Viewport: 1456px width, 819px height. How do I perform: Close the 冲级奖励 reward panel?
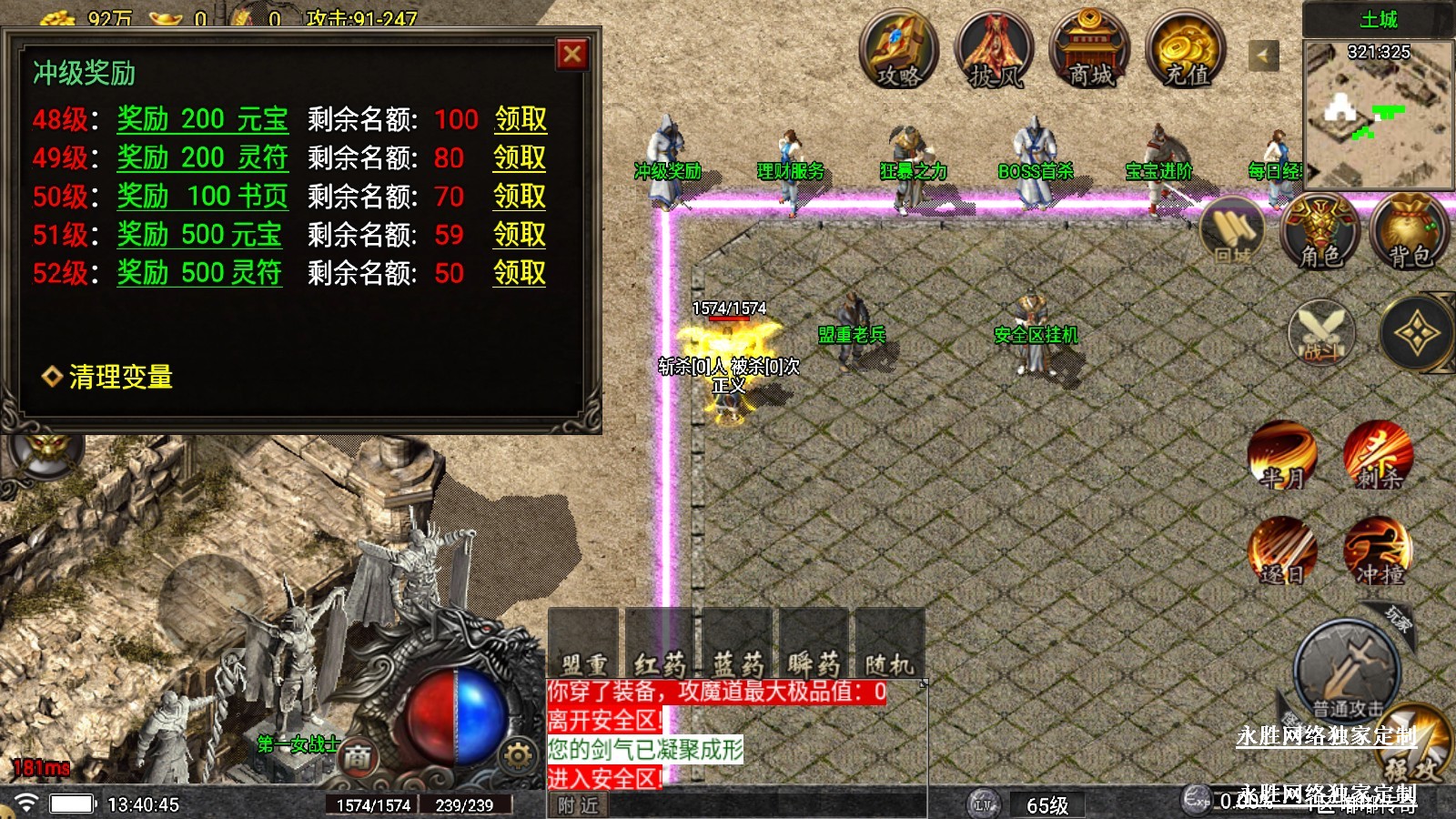(x=572, y=55)
